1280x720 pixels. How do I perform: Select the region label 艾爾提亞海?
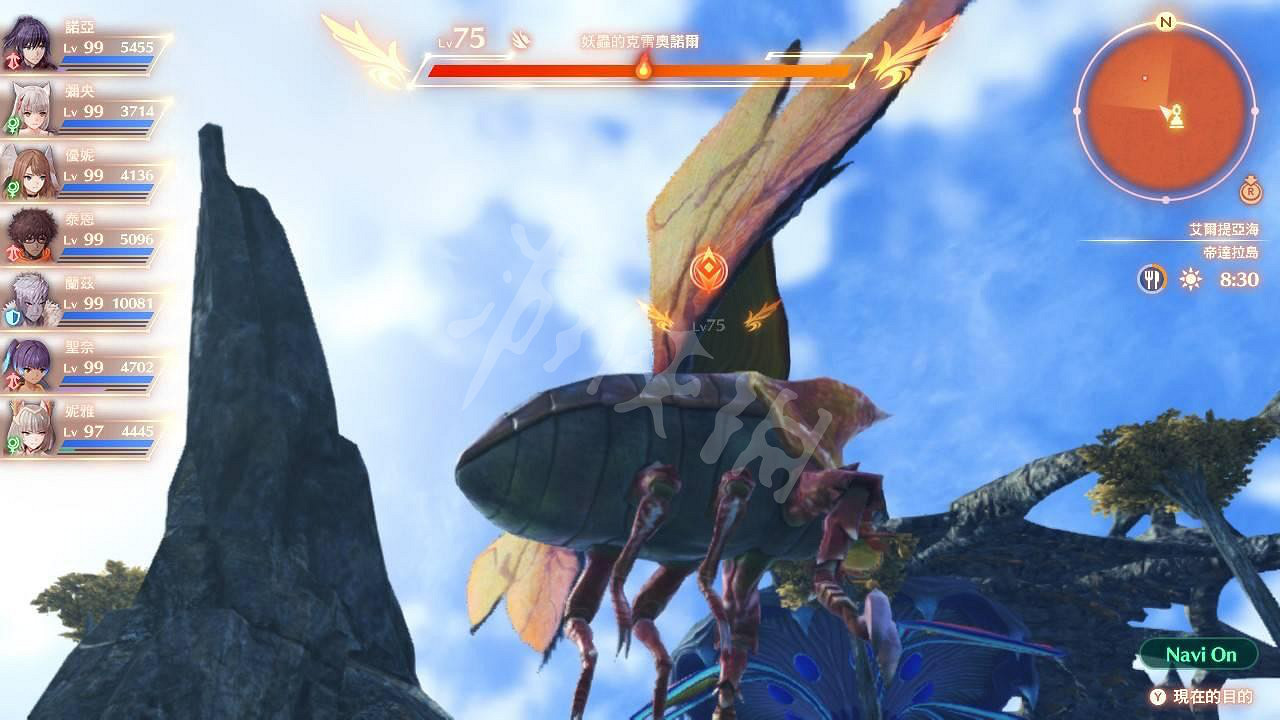1224,230
